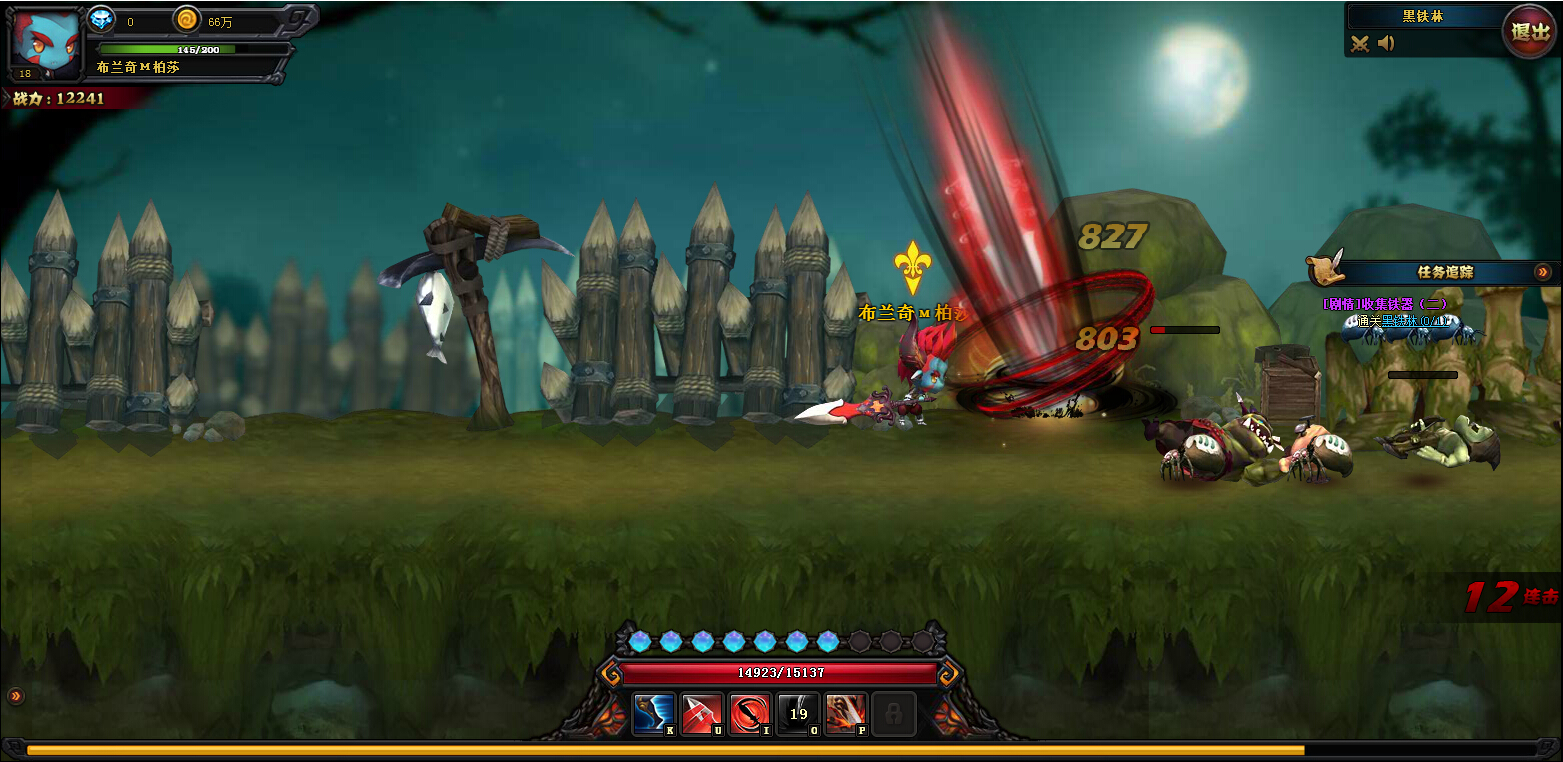Click the crossed swords icon
Screen dimensions: 1563x762
click(x=1360, y=43)
